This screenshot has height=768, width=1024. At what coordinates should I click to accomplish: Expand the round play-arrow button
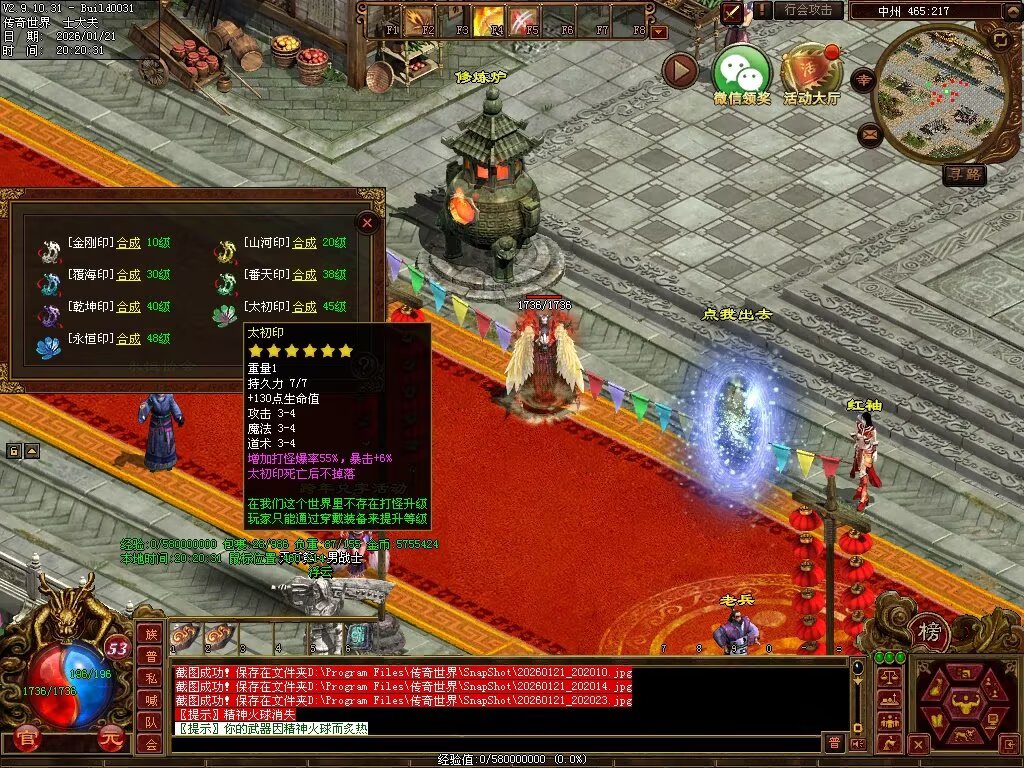(x=680, y=70)
